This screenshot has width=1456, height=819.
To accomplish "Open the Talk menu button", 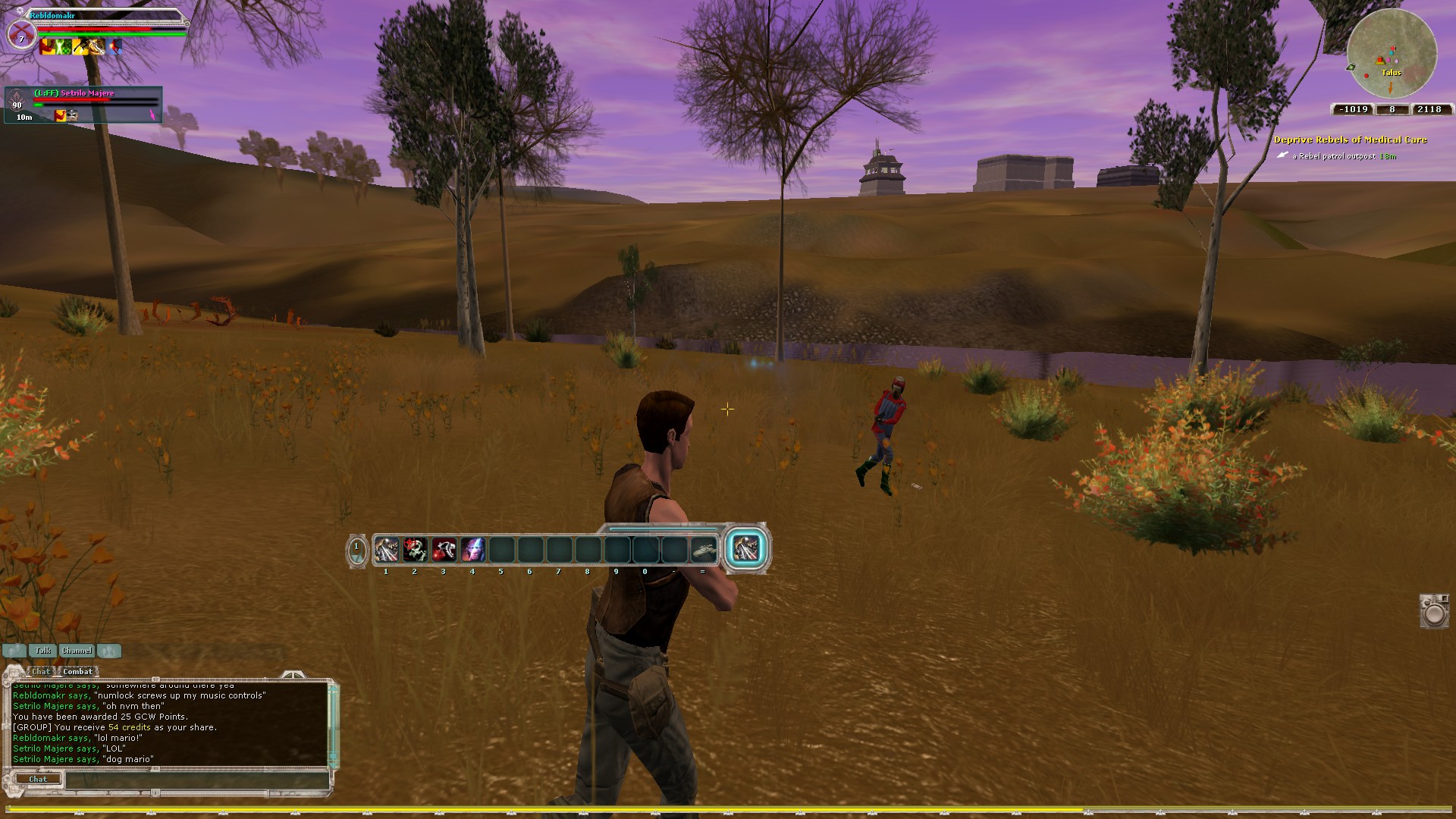I will (x=42, y=651).
